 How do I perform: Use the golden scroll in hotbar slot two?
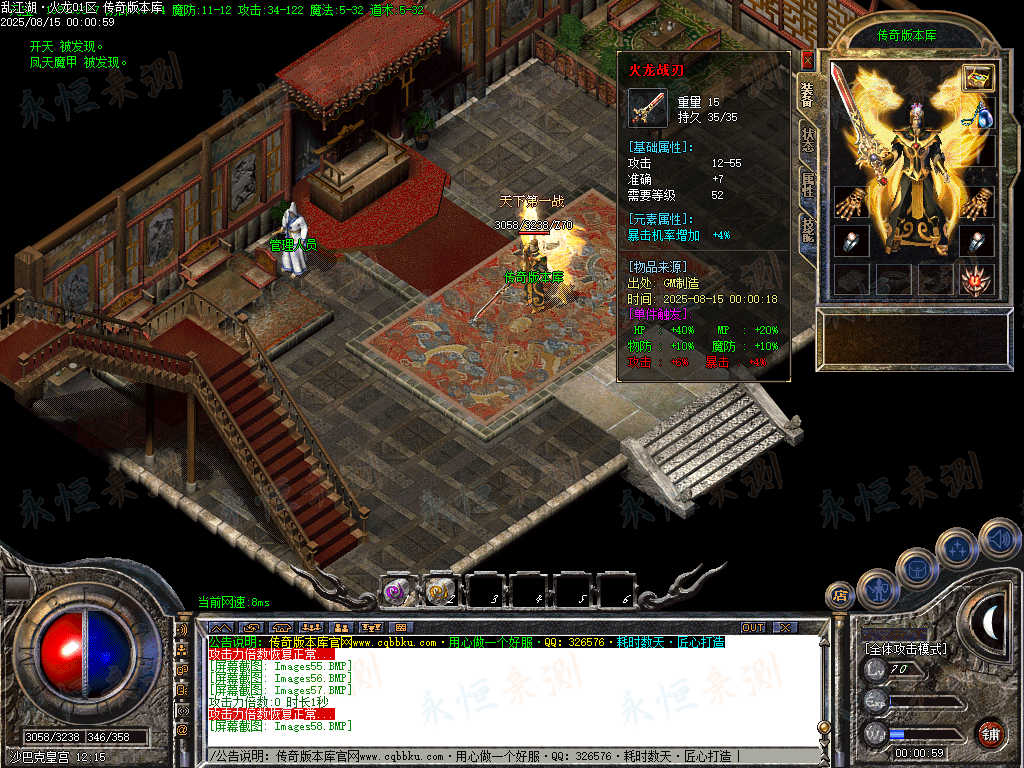click(x=439, y=591)
